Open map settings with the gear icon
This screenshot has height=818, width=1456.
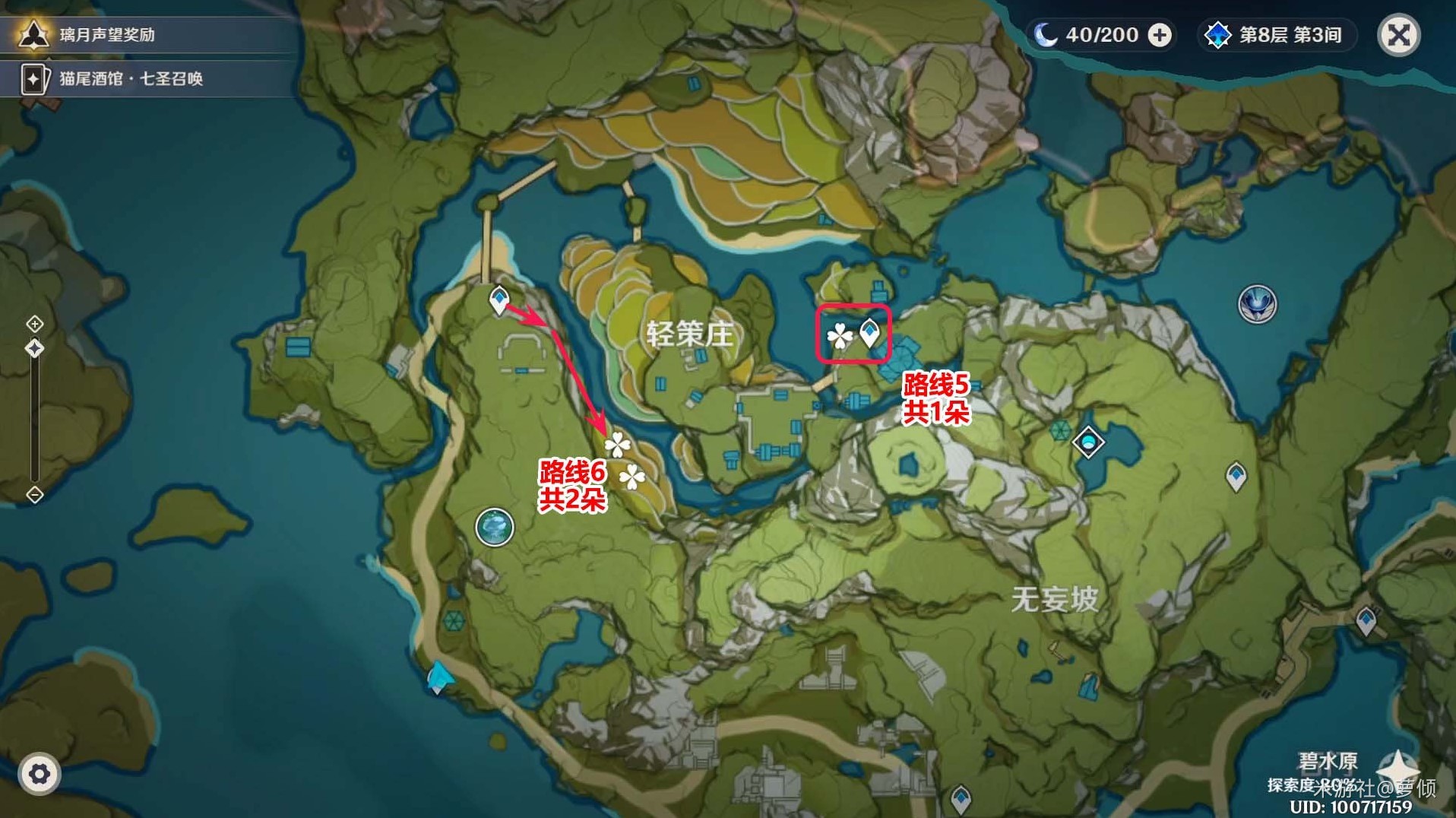pyautogui.click(x=39, y=774)
